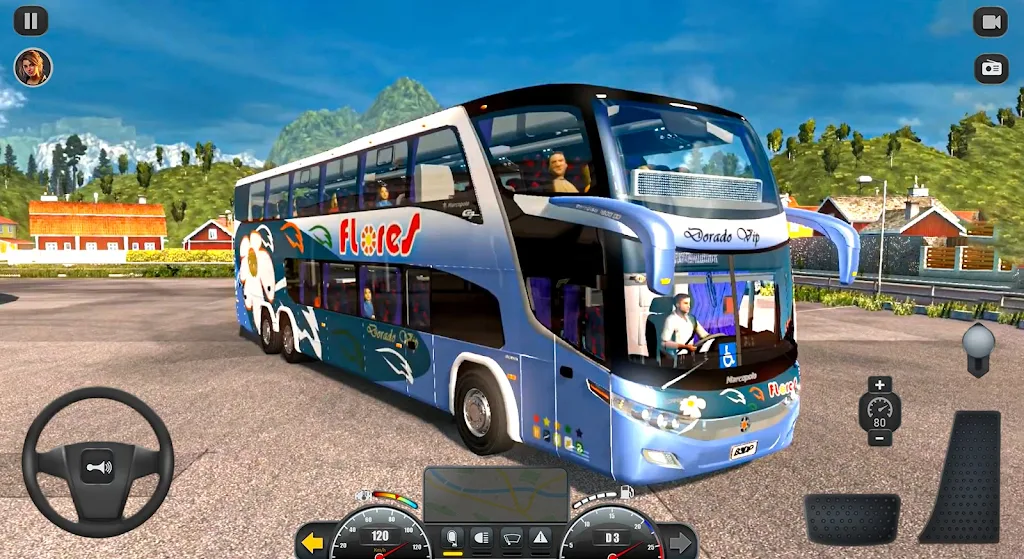Activate the left turn signal arrow
The image size is (1024, 559).
click(313, 543)
